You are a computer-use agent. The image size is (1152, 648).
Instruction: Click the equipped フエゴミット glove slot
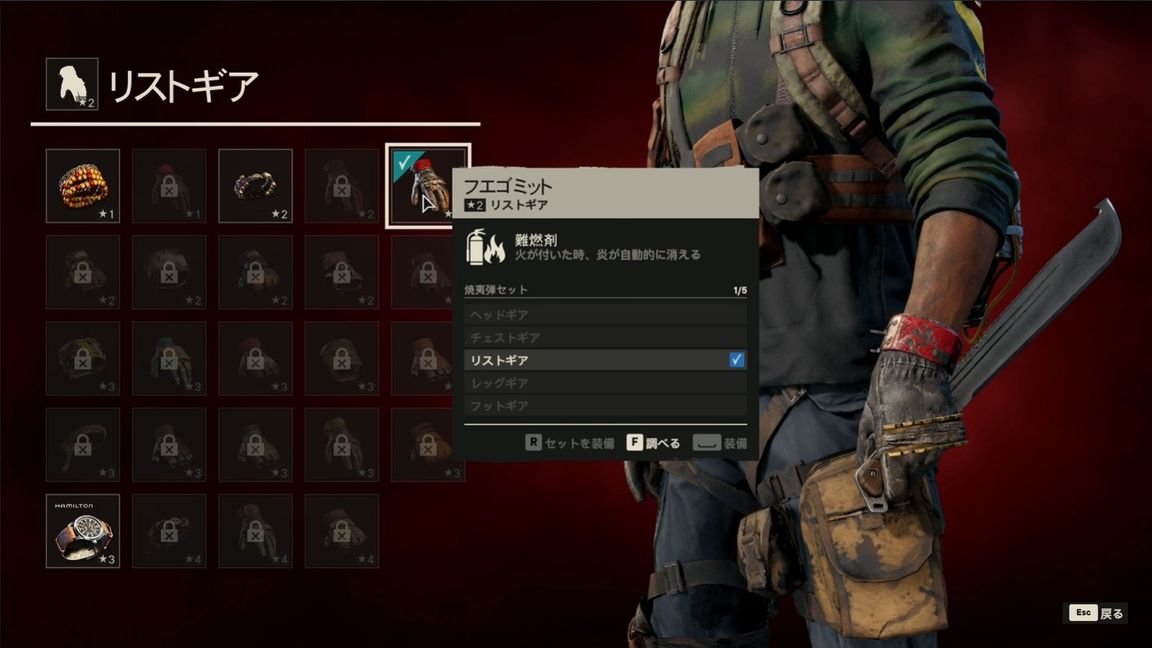[x=428, y=186]
